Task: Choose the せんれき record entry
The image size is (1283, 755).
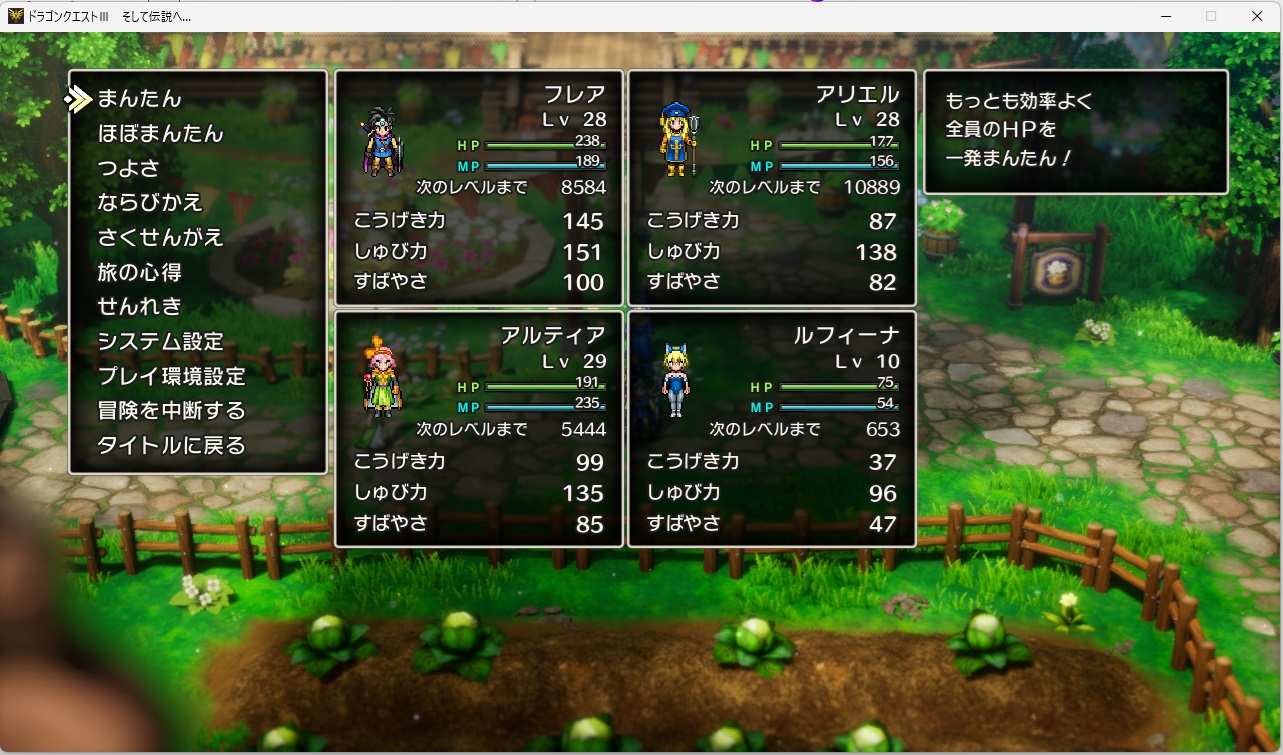Action: coord(140,307)
